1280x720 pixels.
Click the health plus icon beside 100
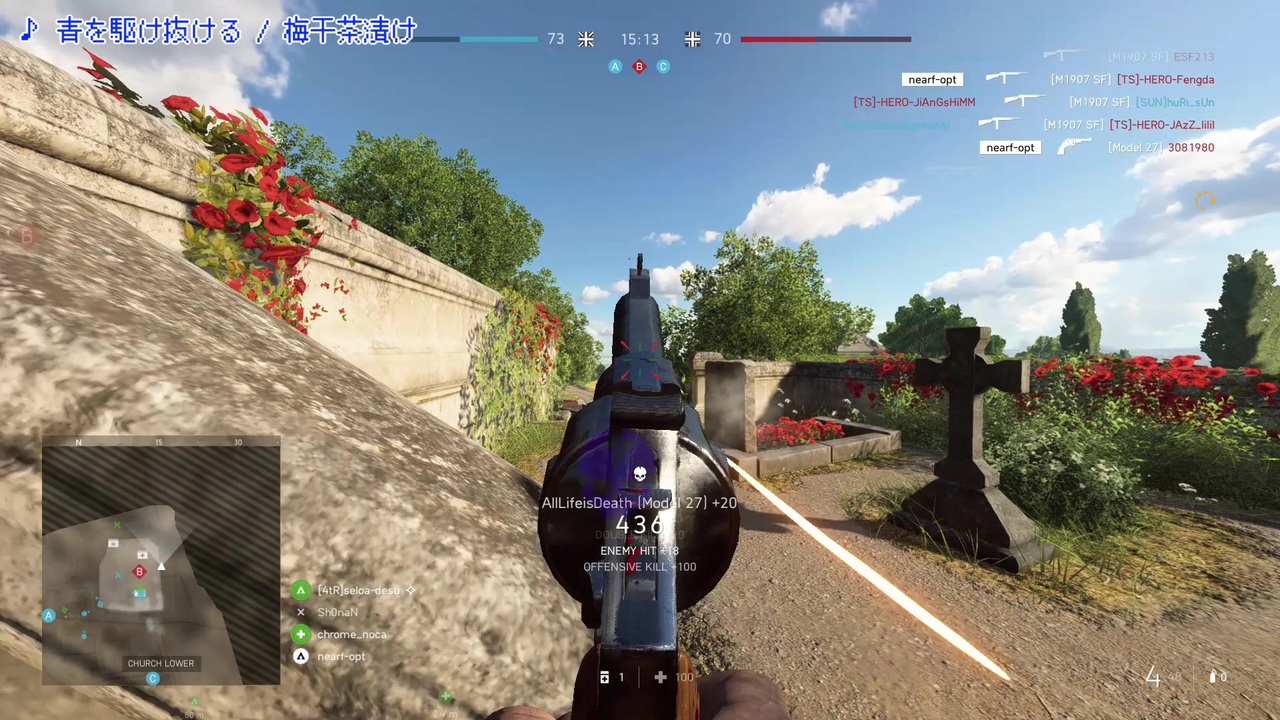point(660,677)
